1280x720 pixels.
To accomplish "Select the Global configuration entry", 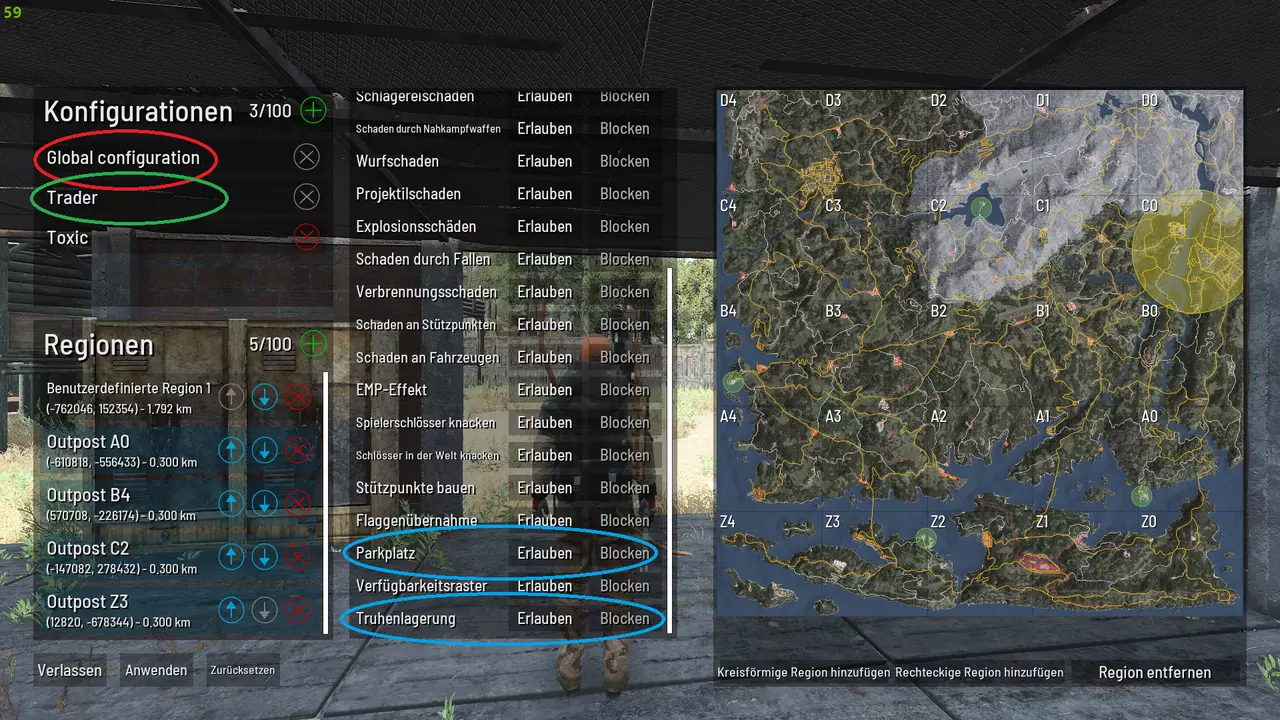I will [x=123, y=158].
